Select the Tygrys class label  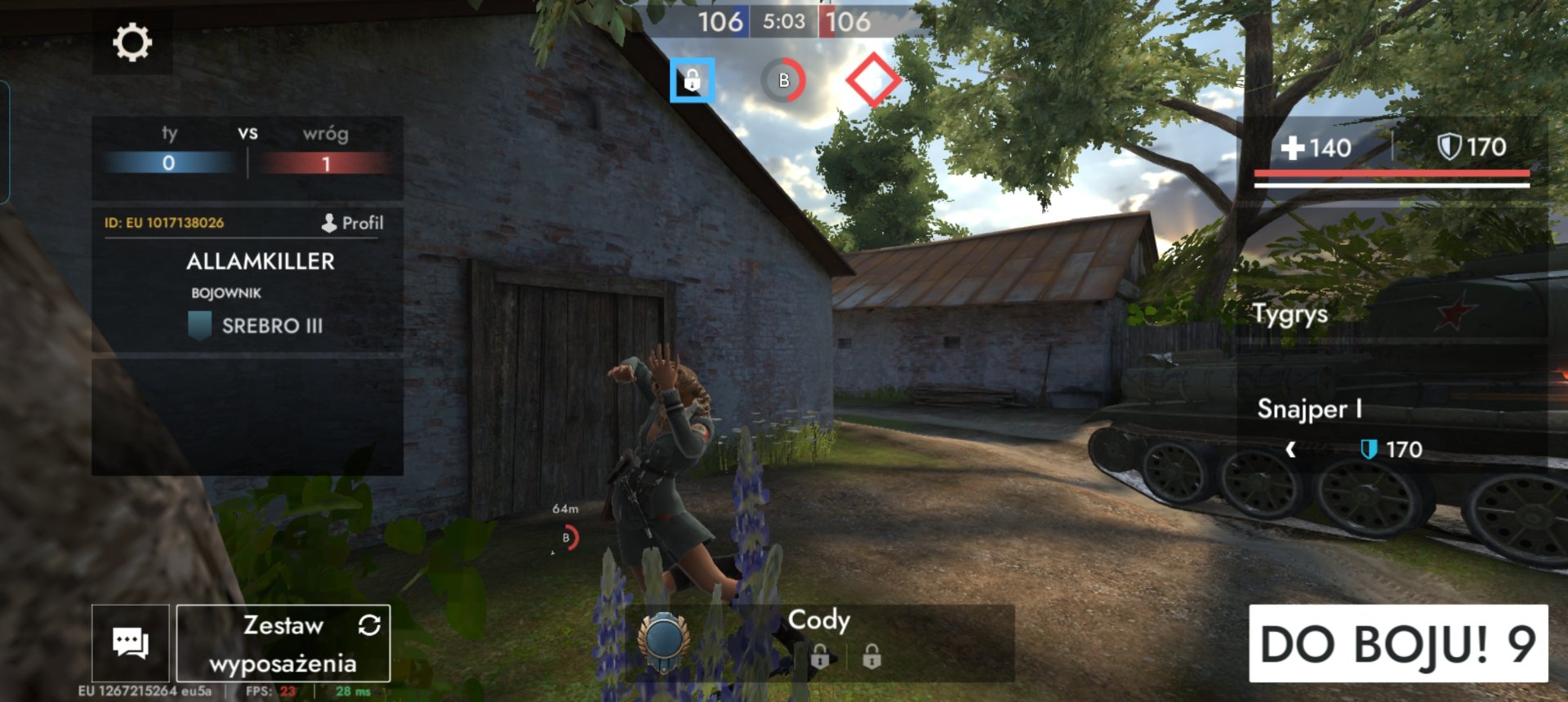pyautogui.click(x=1290, y=313)
